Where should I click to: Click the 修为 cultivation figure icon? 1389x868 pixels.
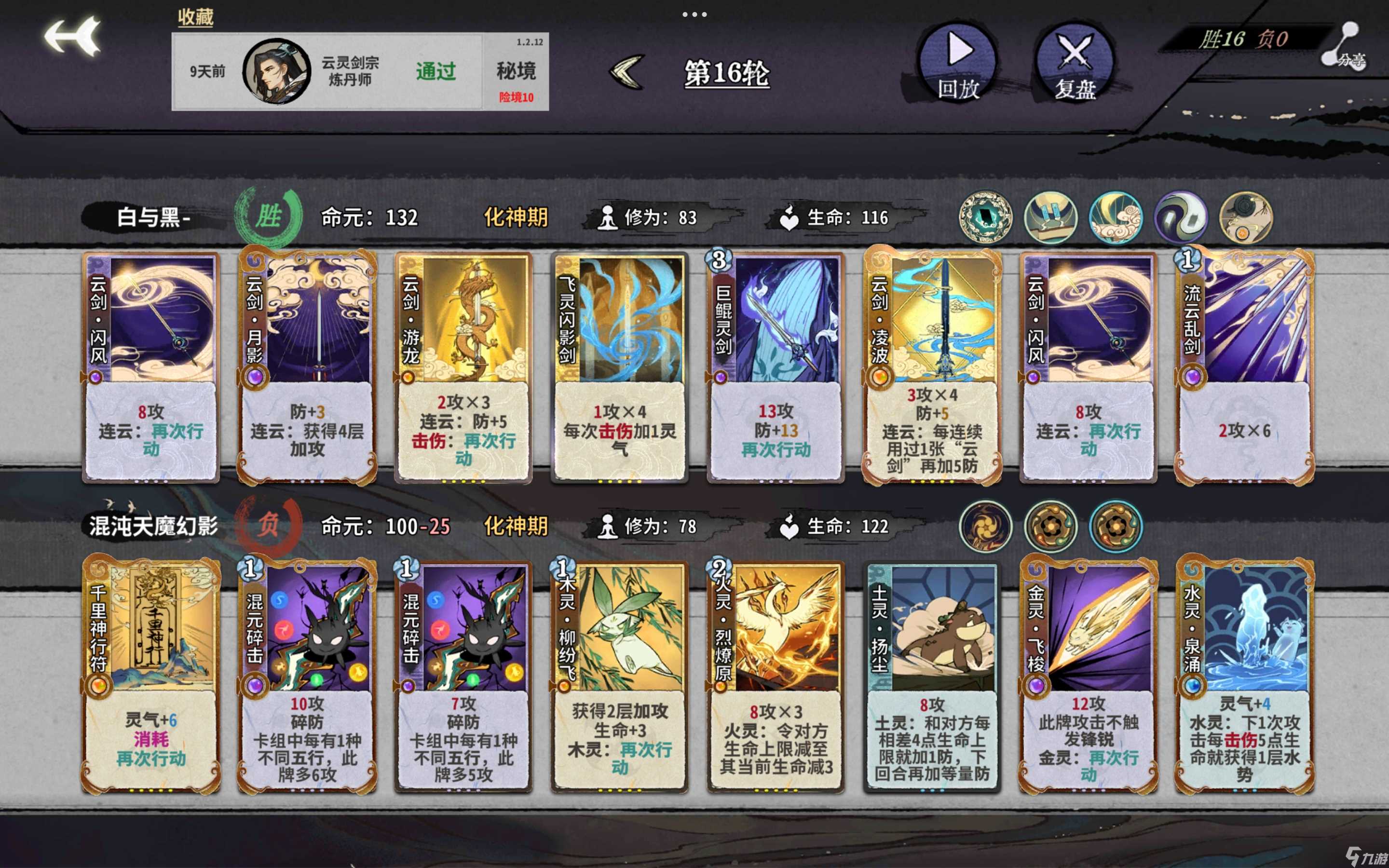point(607,218)
